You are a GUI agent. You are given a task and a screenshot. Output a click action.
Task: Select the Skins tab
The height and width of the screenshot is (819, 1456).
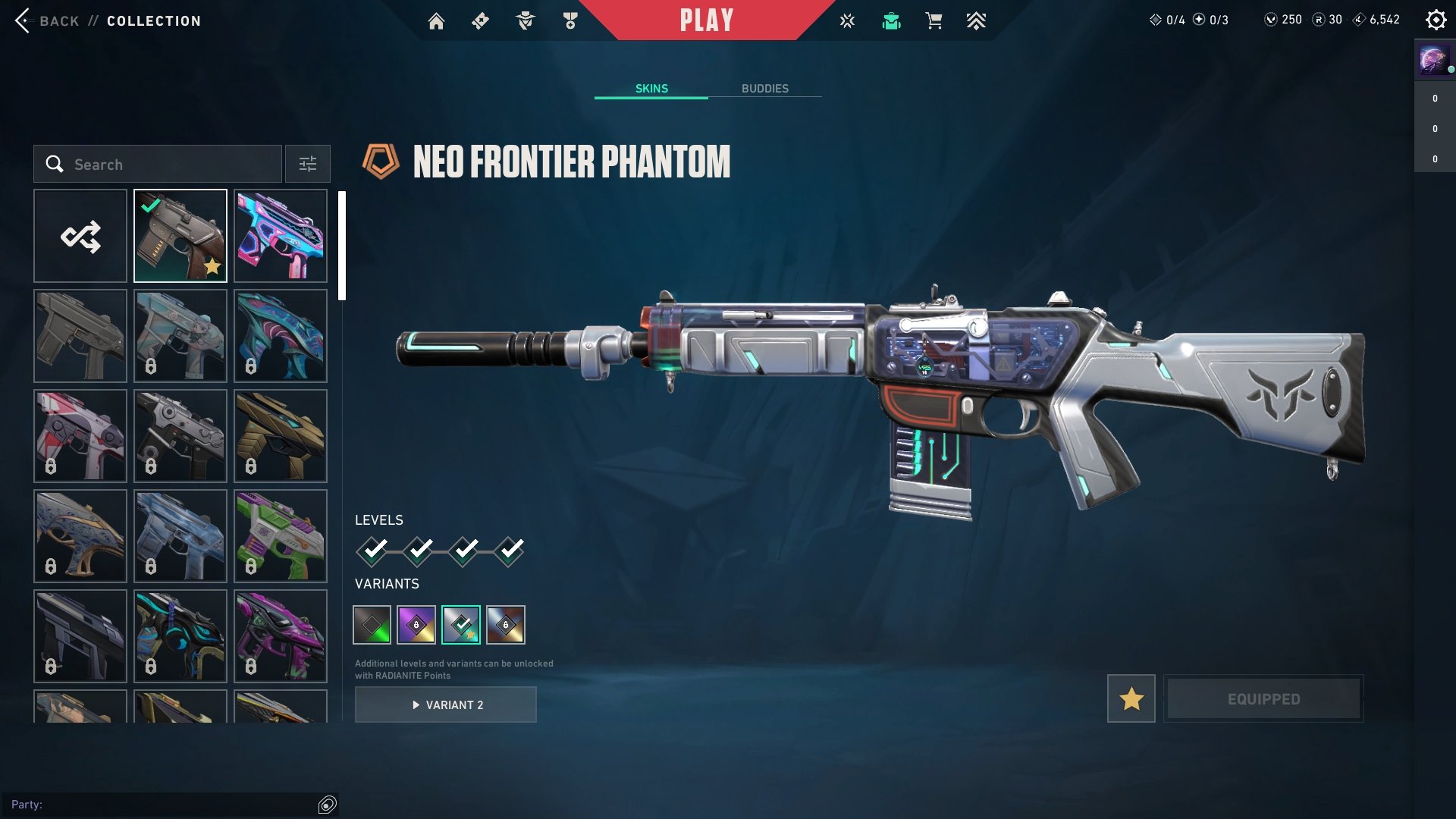[651, 89]
